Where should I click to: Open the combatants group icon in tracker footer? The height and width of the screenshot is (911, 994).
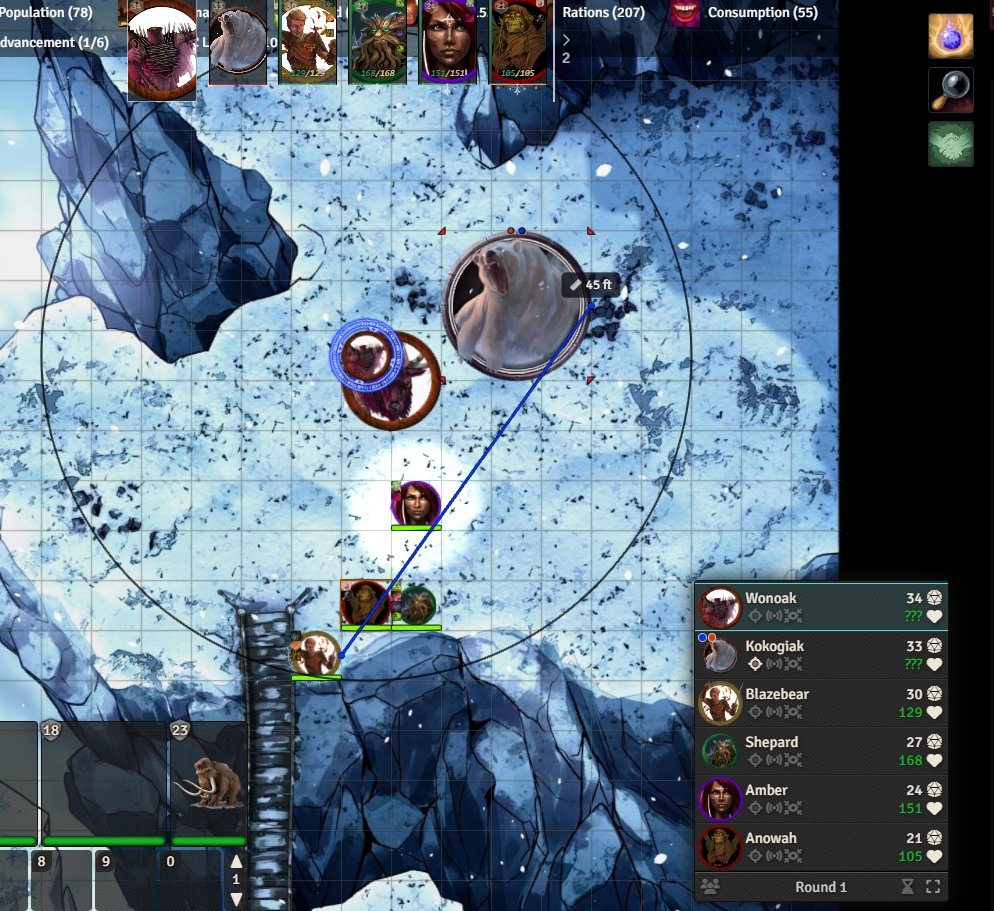(710, 887)
